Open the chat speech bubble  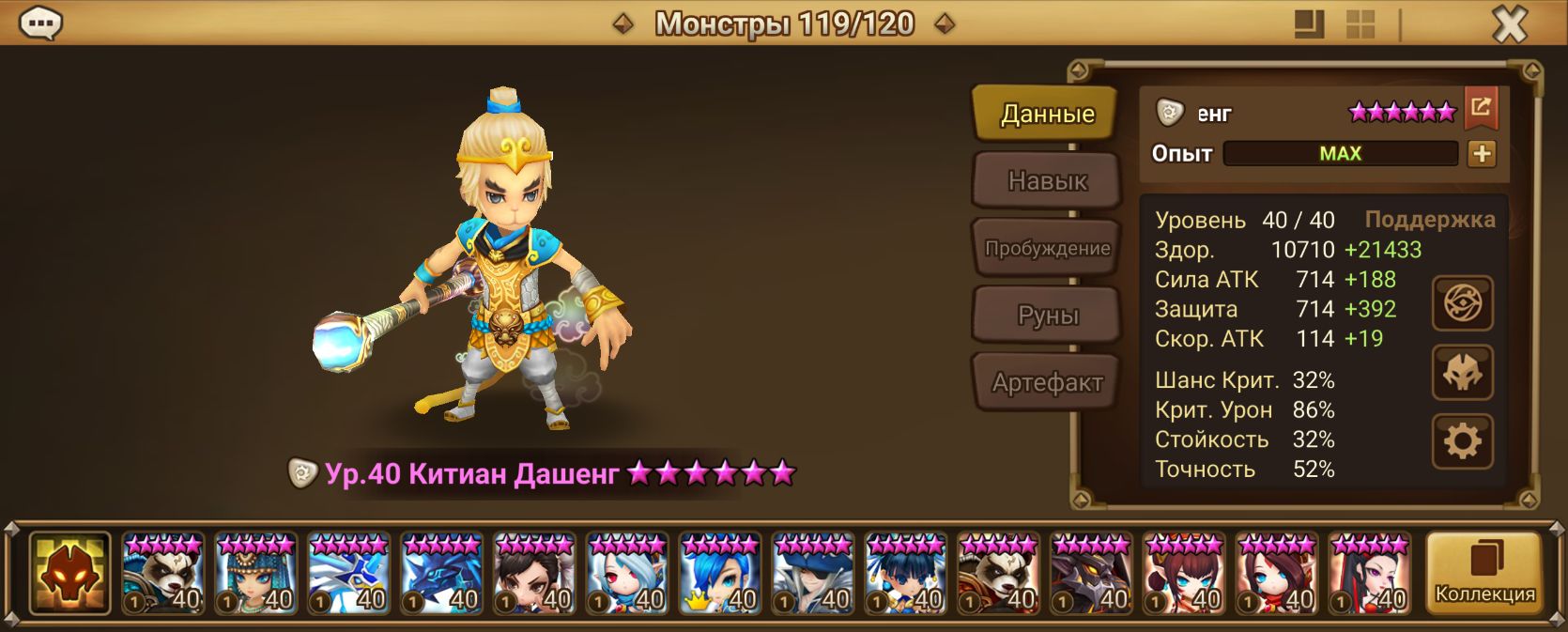(40, 23)
